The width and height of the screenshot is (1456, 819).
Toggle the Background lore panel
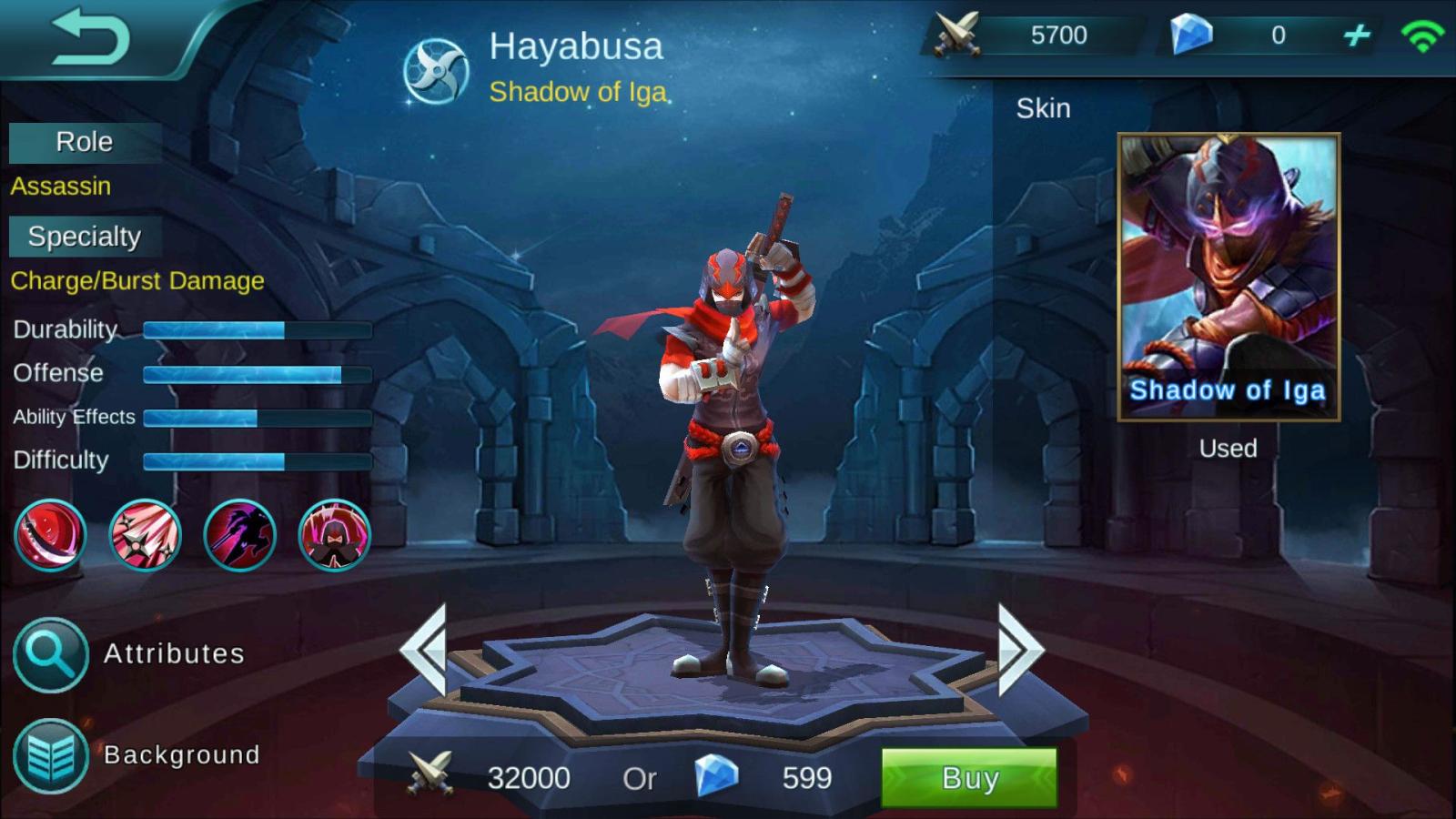182,753
